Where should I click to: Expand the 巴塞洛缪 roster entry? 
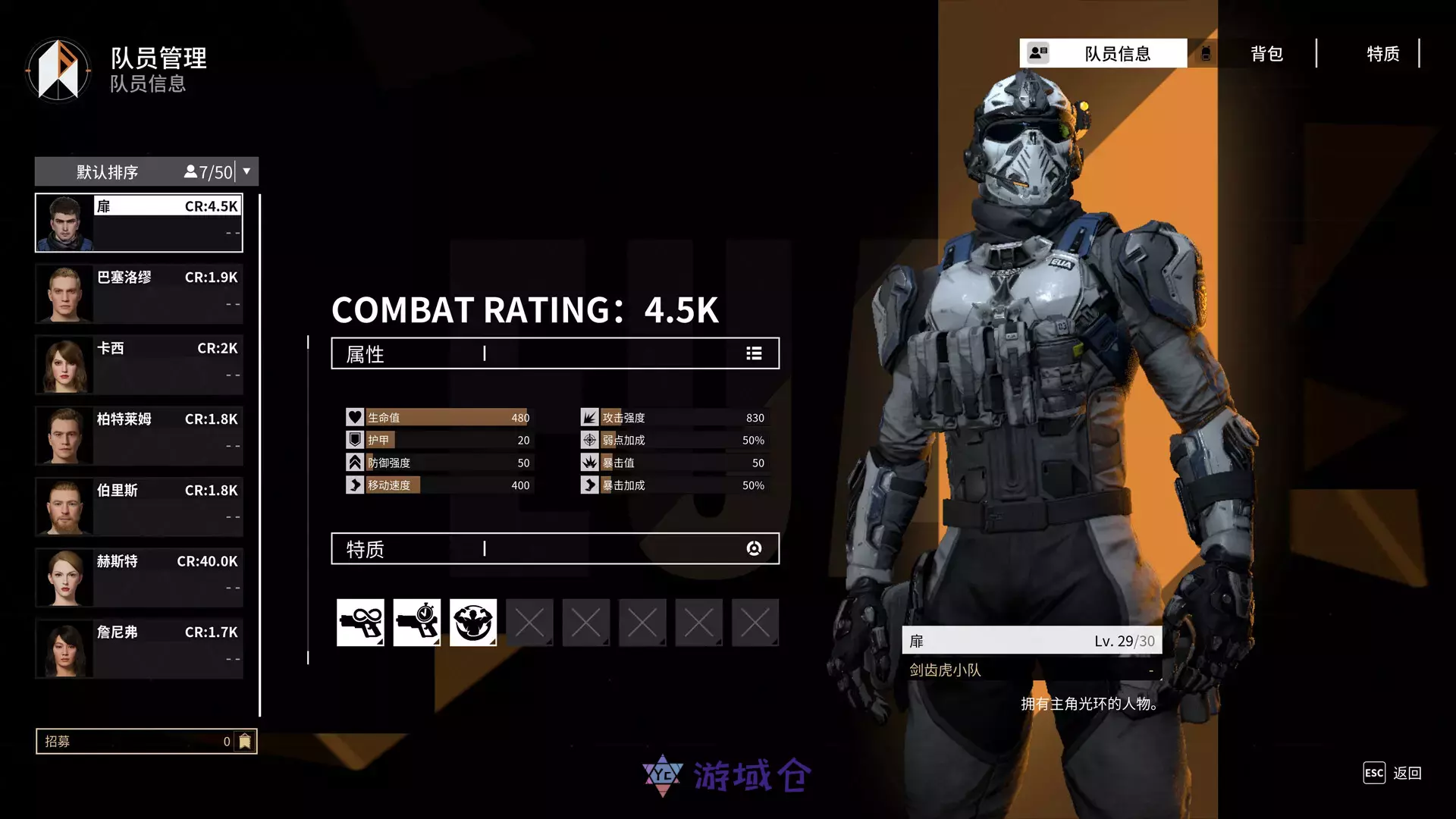click(139, 293)
